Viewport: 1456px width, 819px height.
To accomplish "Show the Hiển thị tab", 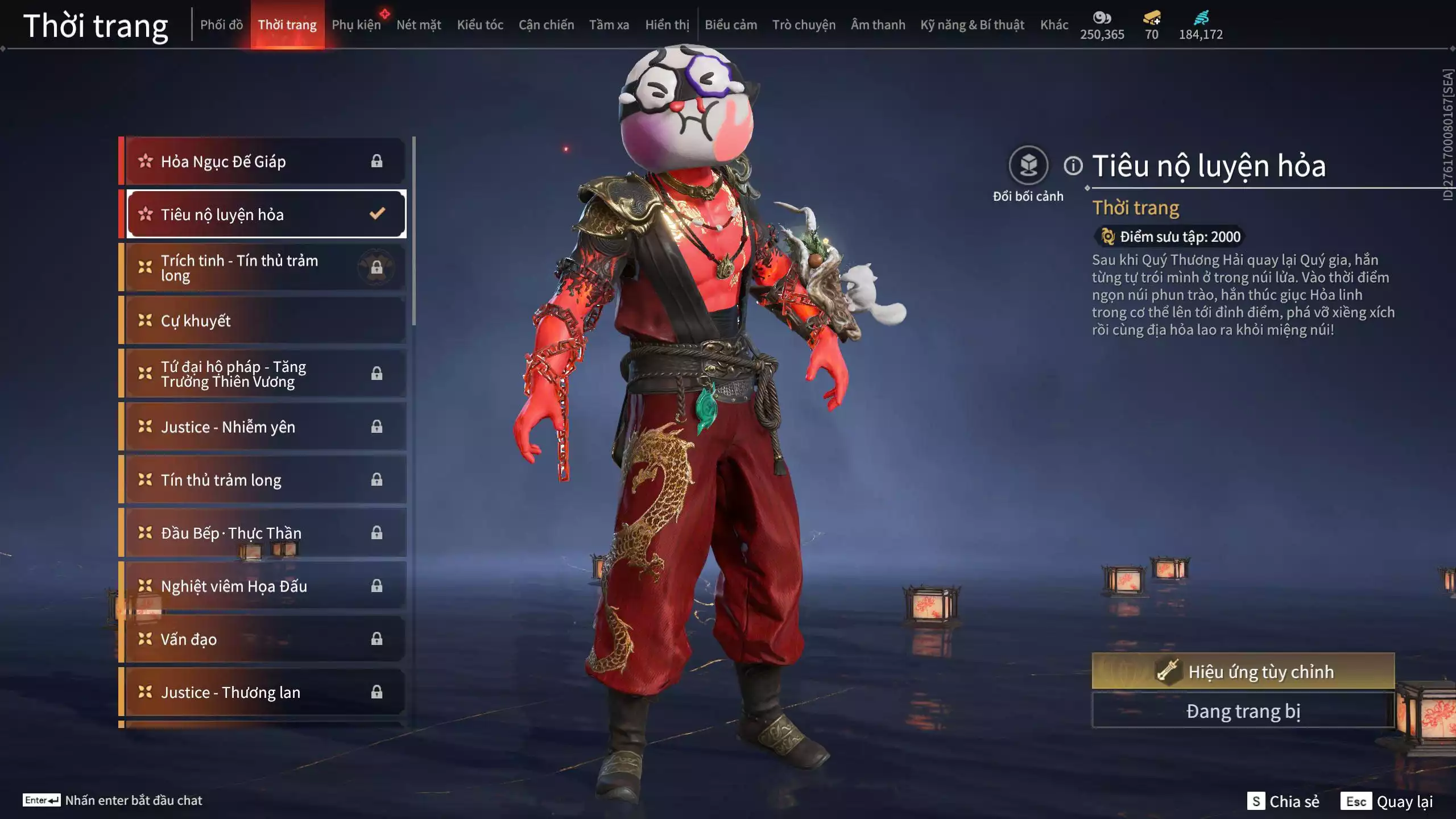I will (x=667, y=25).
